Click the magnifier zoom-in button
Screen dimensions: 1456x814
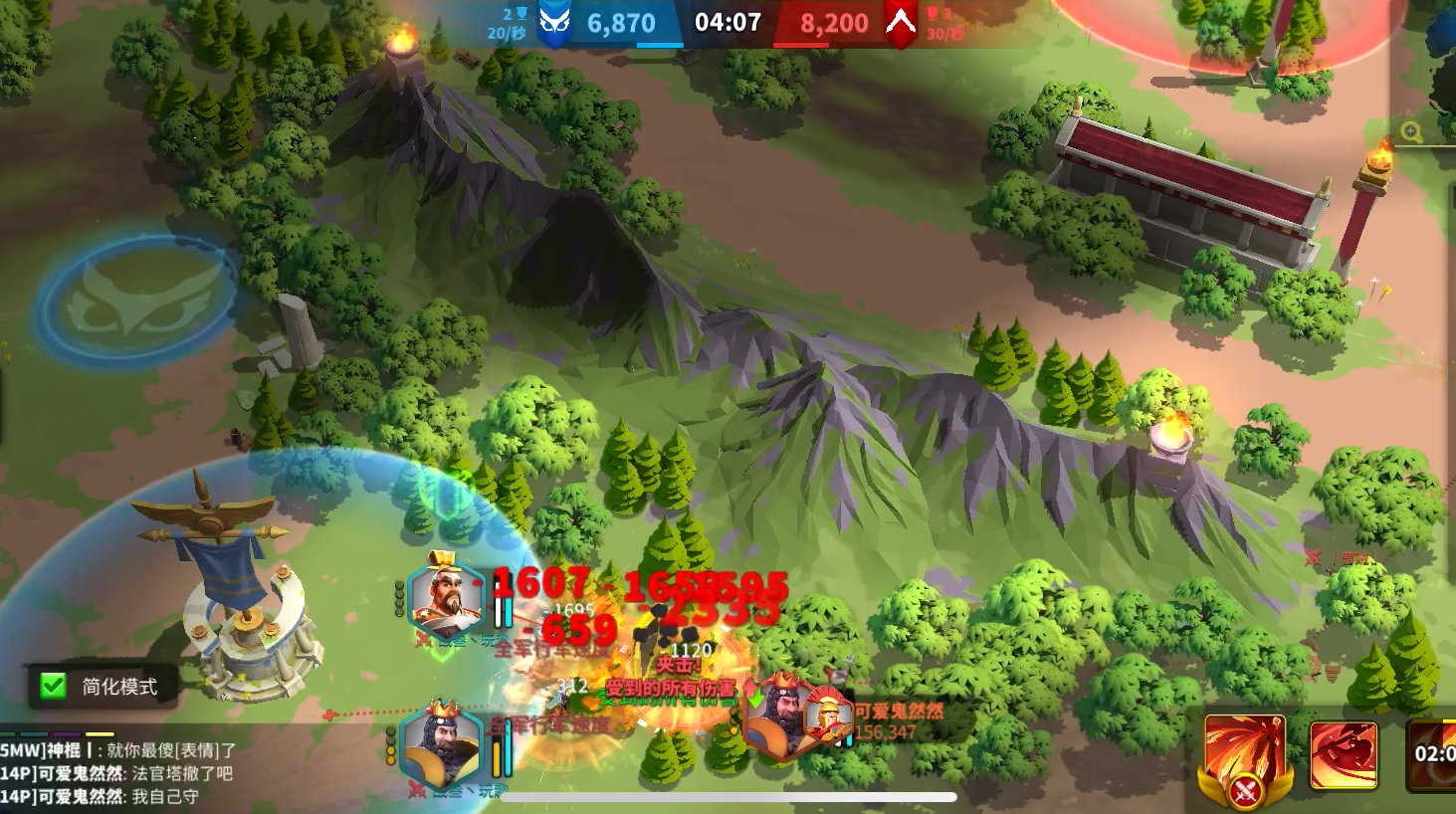tap(1411, 132)
